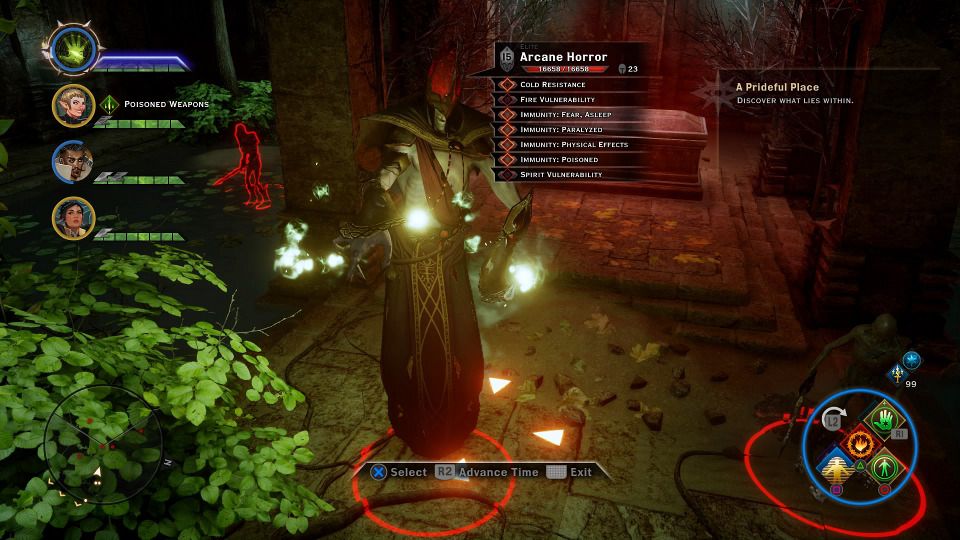
Task: Choose the mustached man party portrait
Action: [74, 162]
